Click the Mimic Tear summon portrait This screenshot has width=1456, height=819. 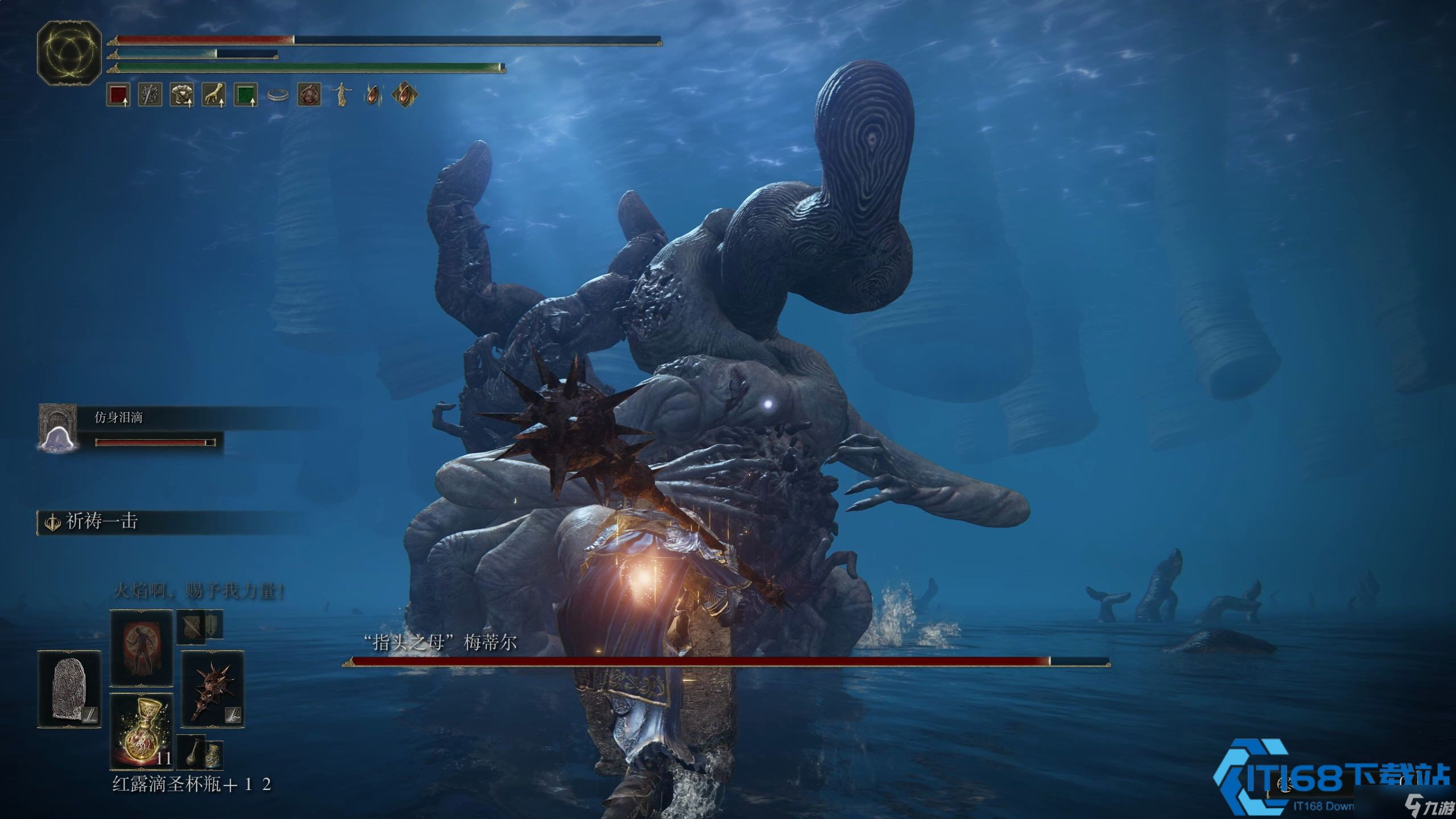(57, 427)
